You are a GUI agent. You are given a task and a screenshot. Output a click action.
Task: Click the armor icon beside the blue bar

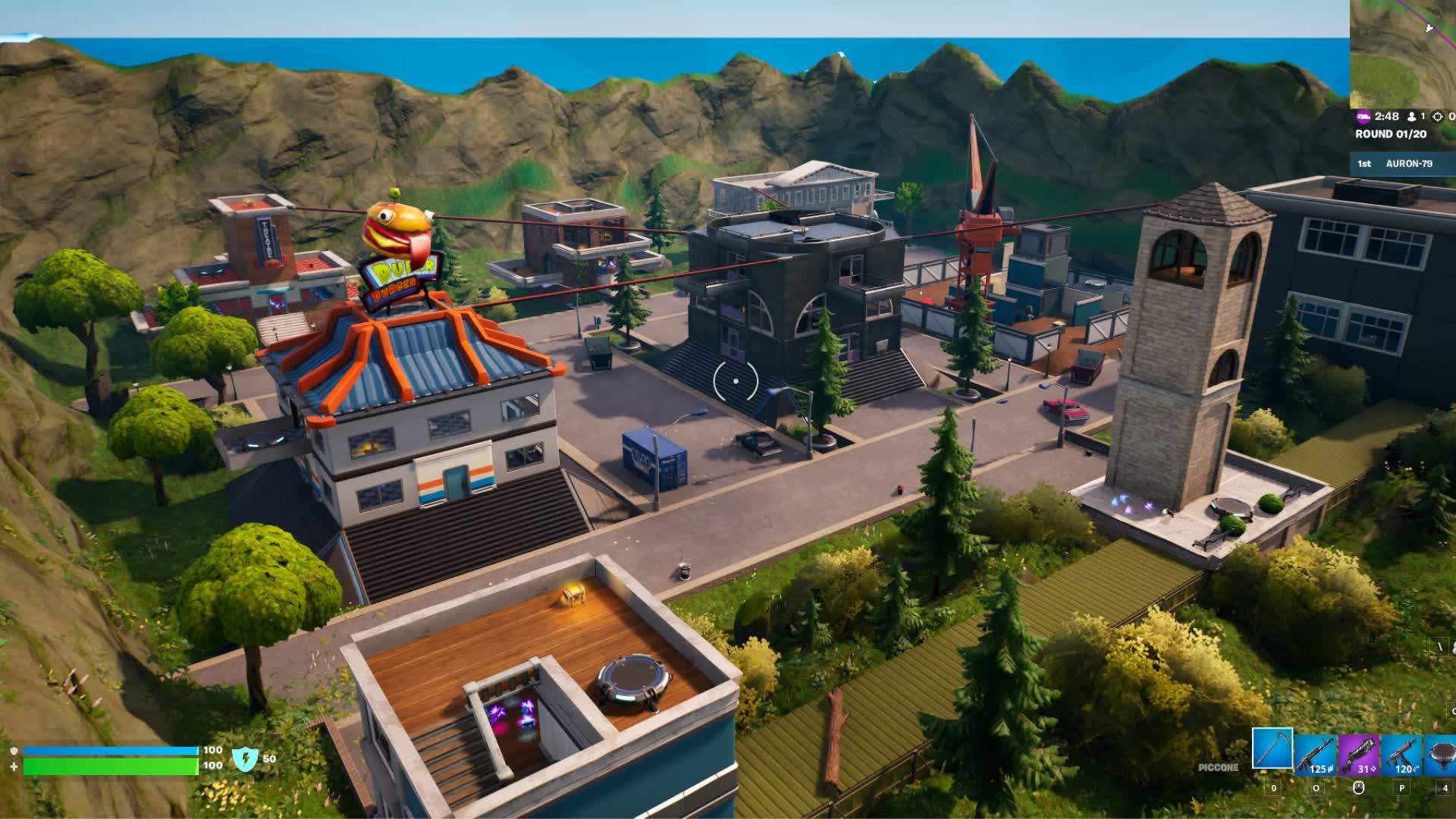14,751
